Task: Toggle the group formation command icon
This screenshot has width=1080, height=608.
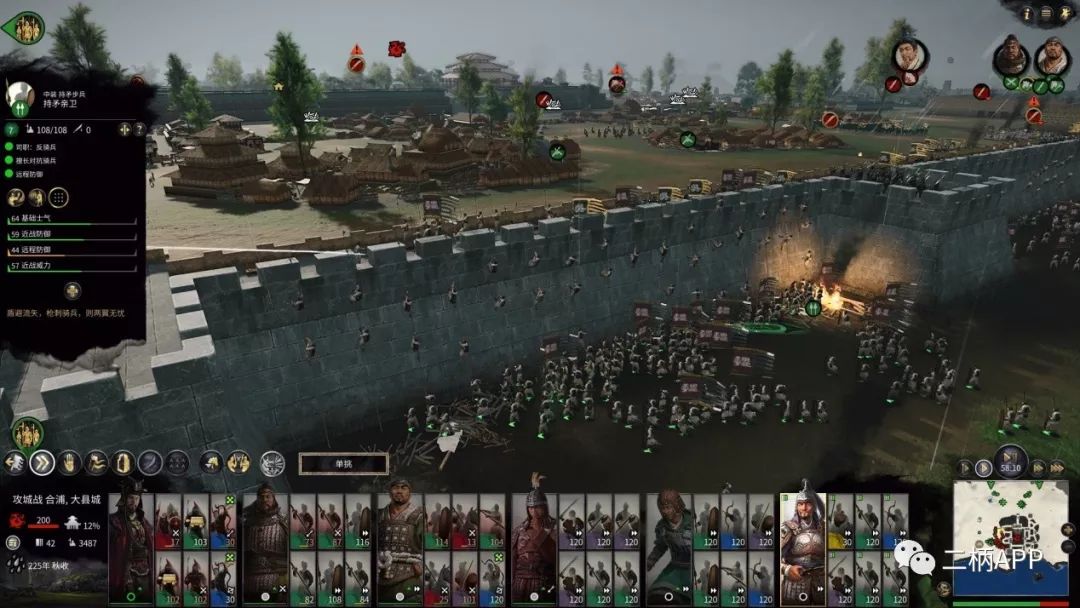Action: (177, 462)
